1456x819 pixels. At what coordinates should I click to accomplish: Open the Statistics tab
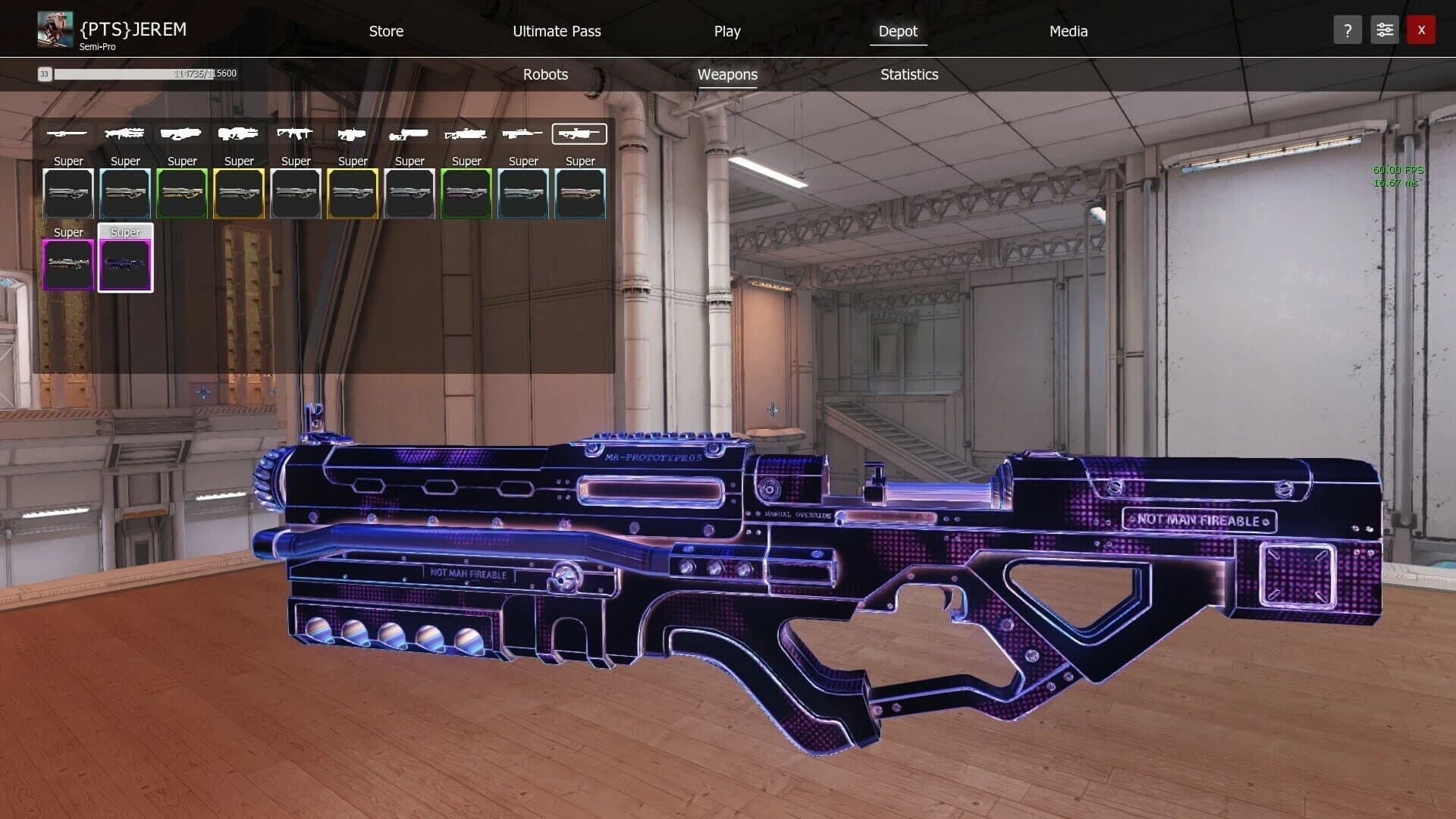point(909,74)
